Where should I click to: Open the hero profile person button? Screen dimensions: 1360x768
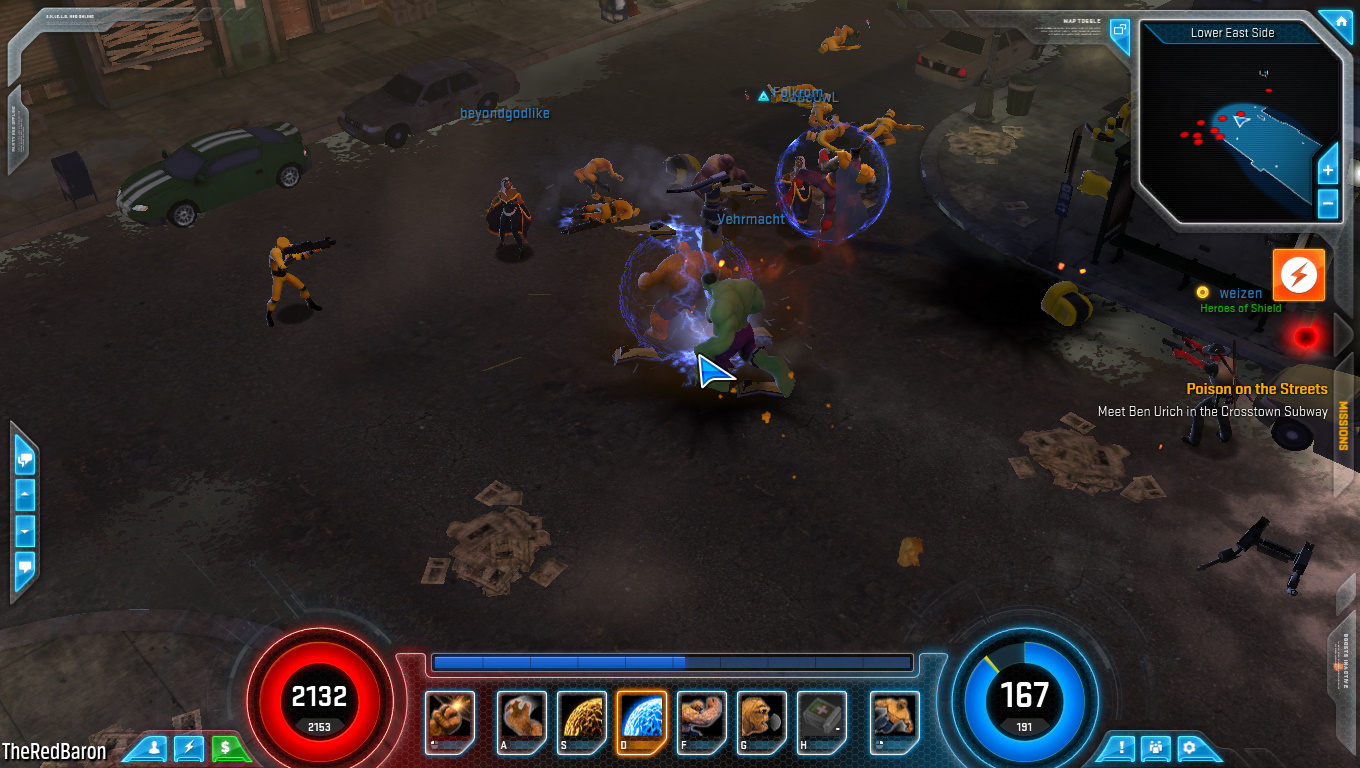[x=154, y=747]
